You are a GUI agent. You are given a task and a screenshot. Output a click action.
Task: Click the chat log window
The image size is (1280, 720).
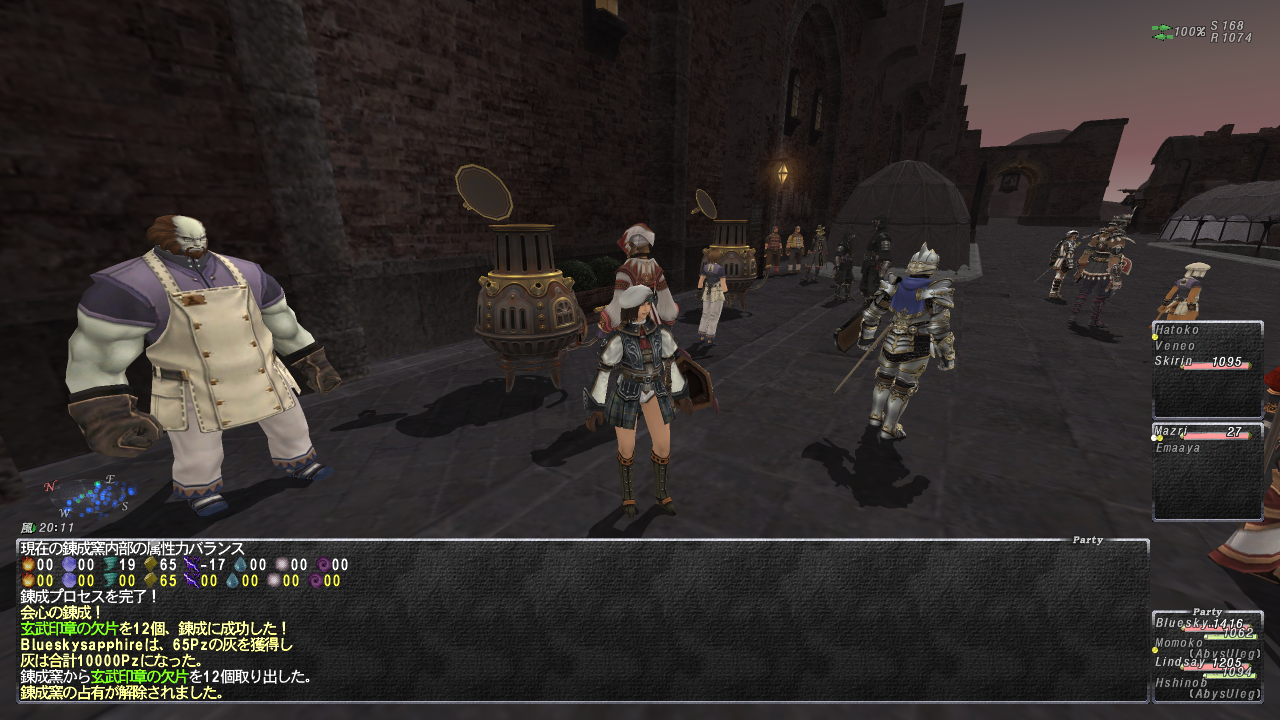(582, 620)
